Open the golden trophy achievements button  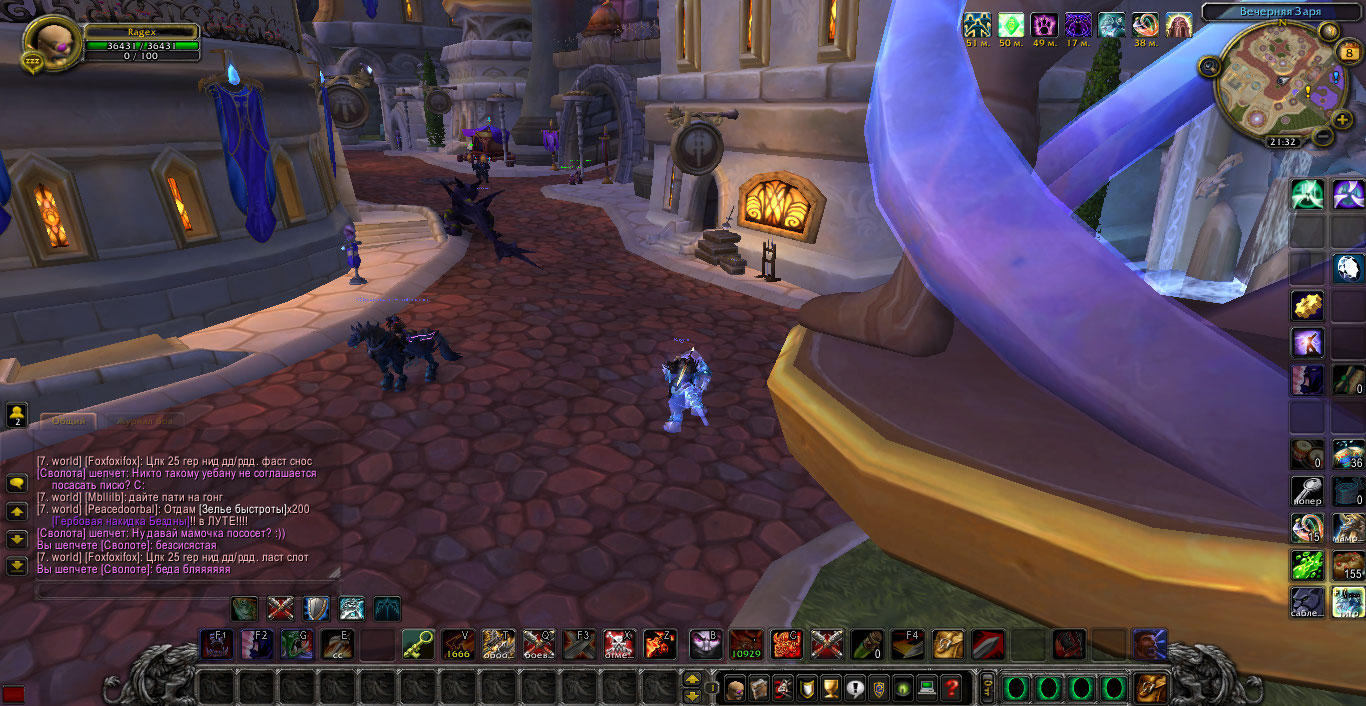(830, 688)
